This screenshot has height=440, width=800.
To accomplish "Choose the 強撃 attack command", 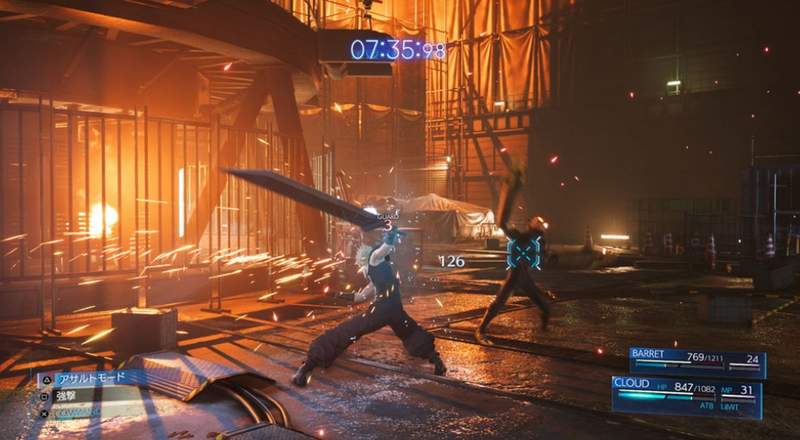I will (x=75, y=394).
